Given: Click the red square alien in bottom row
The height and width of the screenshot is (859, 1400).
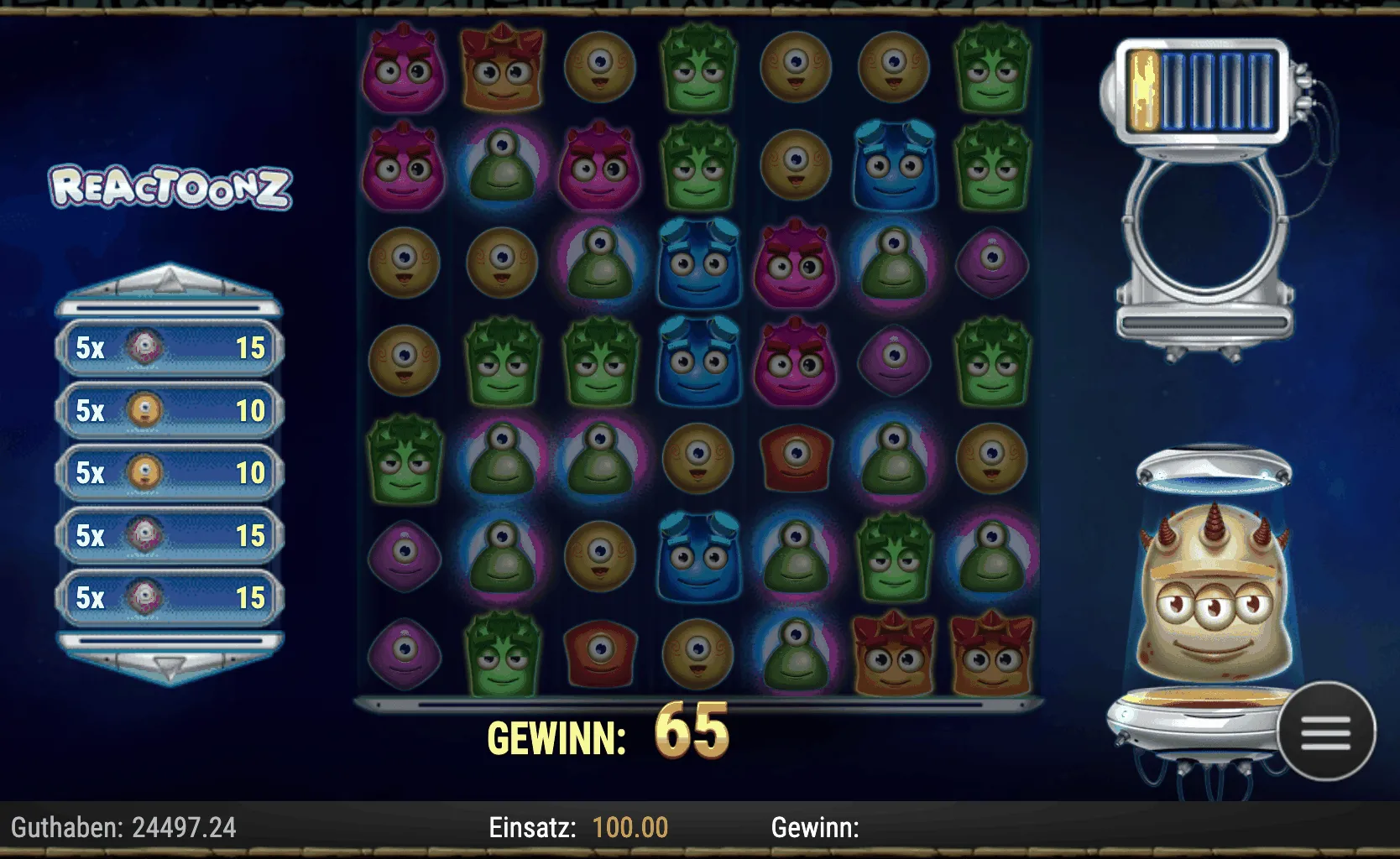Looking at the screenshot, I should click(x=600, y=653).
